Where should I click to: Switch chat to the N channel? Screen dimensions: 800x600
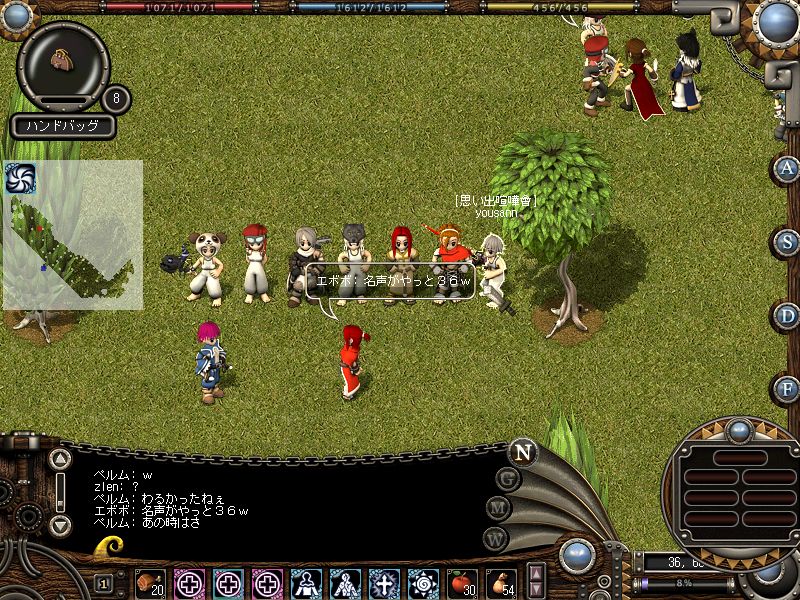pos(522,451)
